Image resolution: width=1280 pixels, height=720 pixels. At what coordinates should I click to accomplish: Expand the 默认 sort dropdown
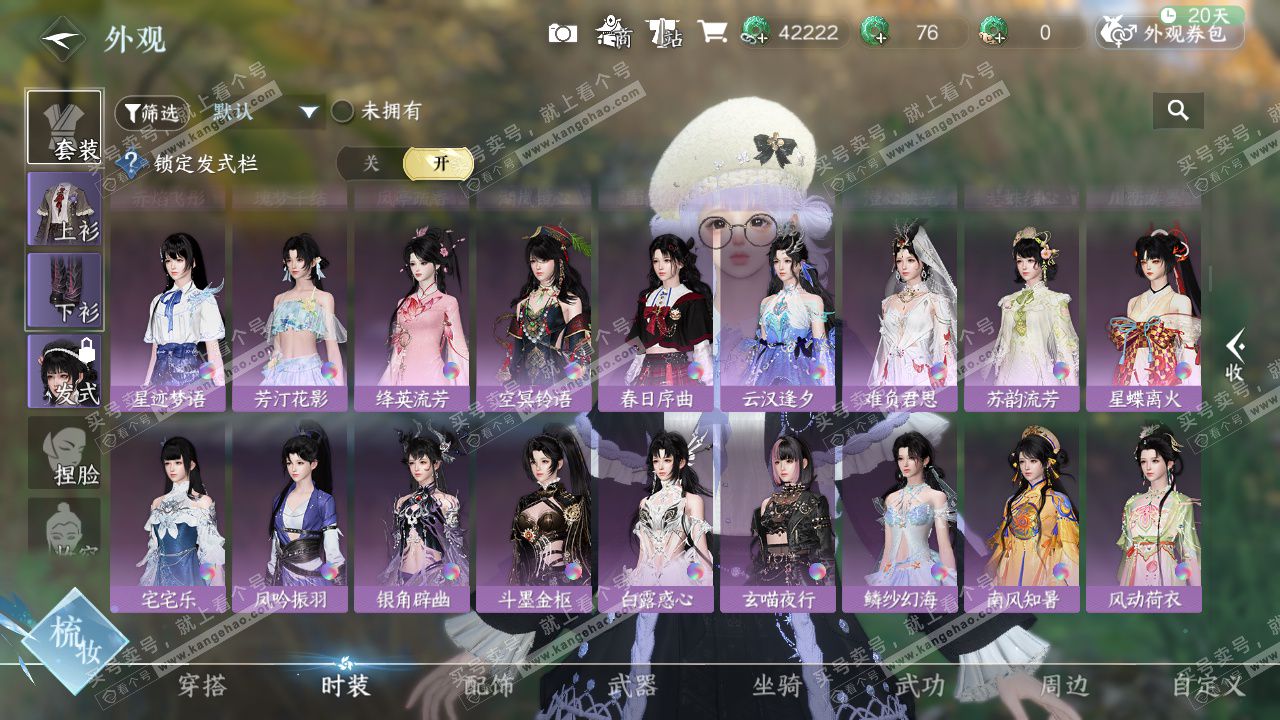(308, 112)
